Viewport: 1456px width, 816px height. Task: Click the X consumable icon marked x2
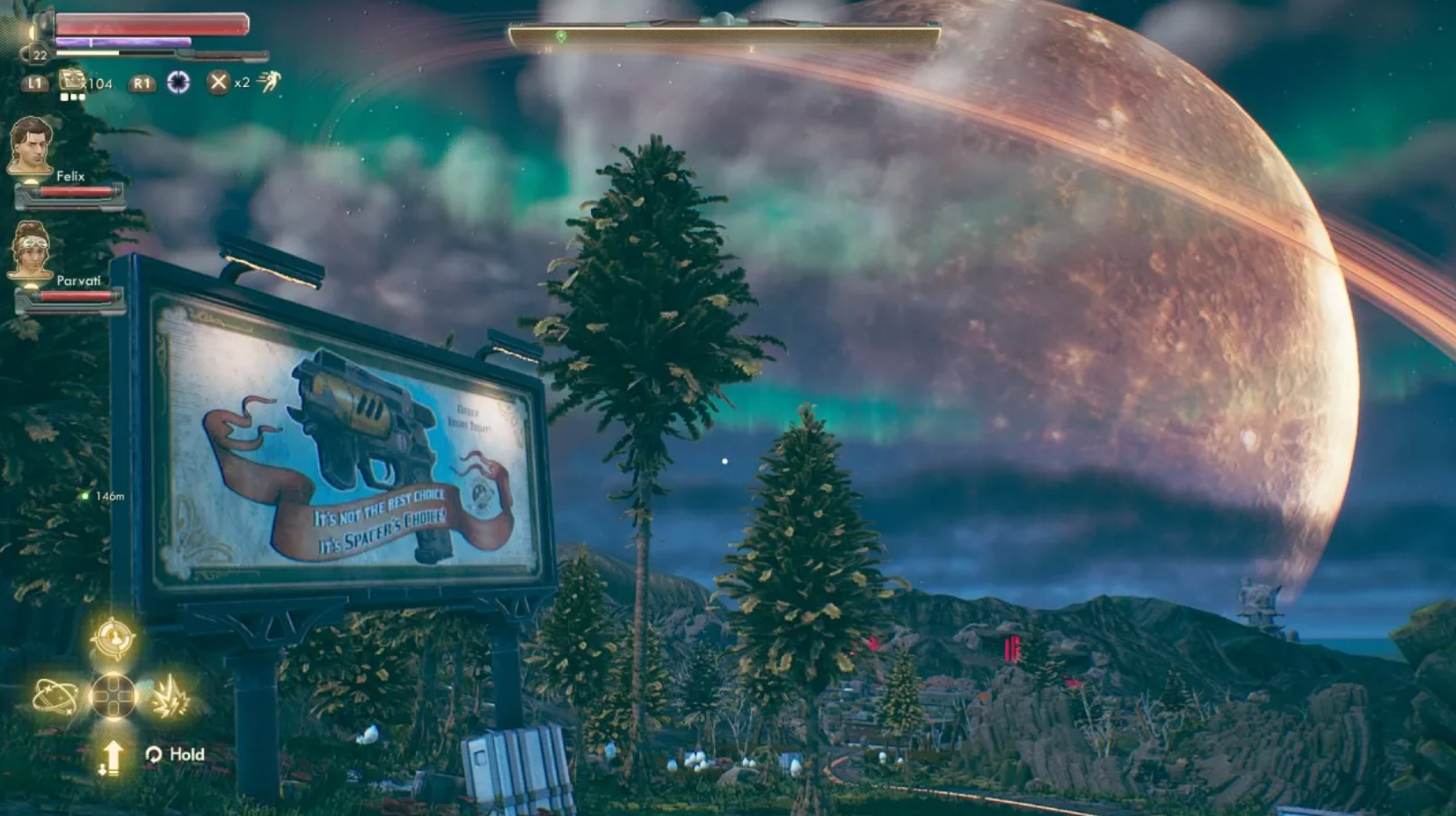click(216, 82)
